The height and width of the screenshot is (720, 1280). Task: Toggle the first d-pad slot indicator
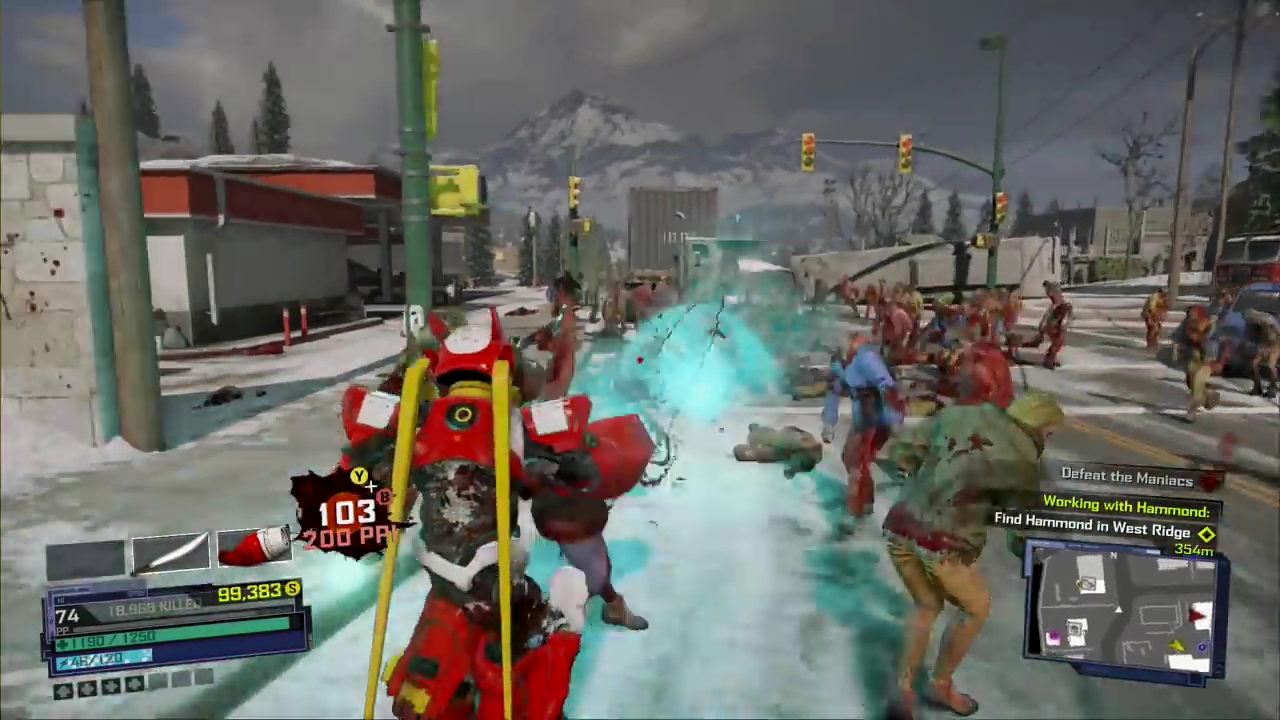(x=63, y=691)
